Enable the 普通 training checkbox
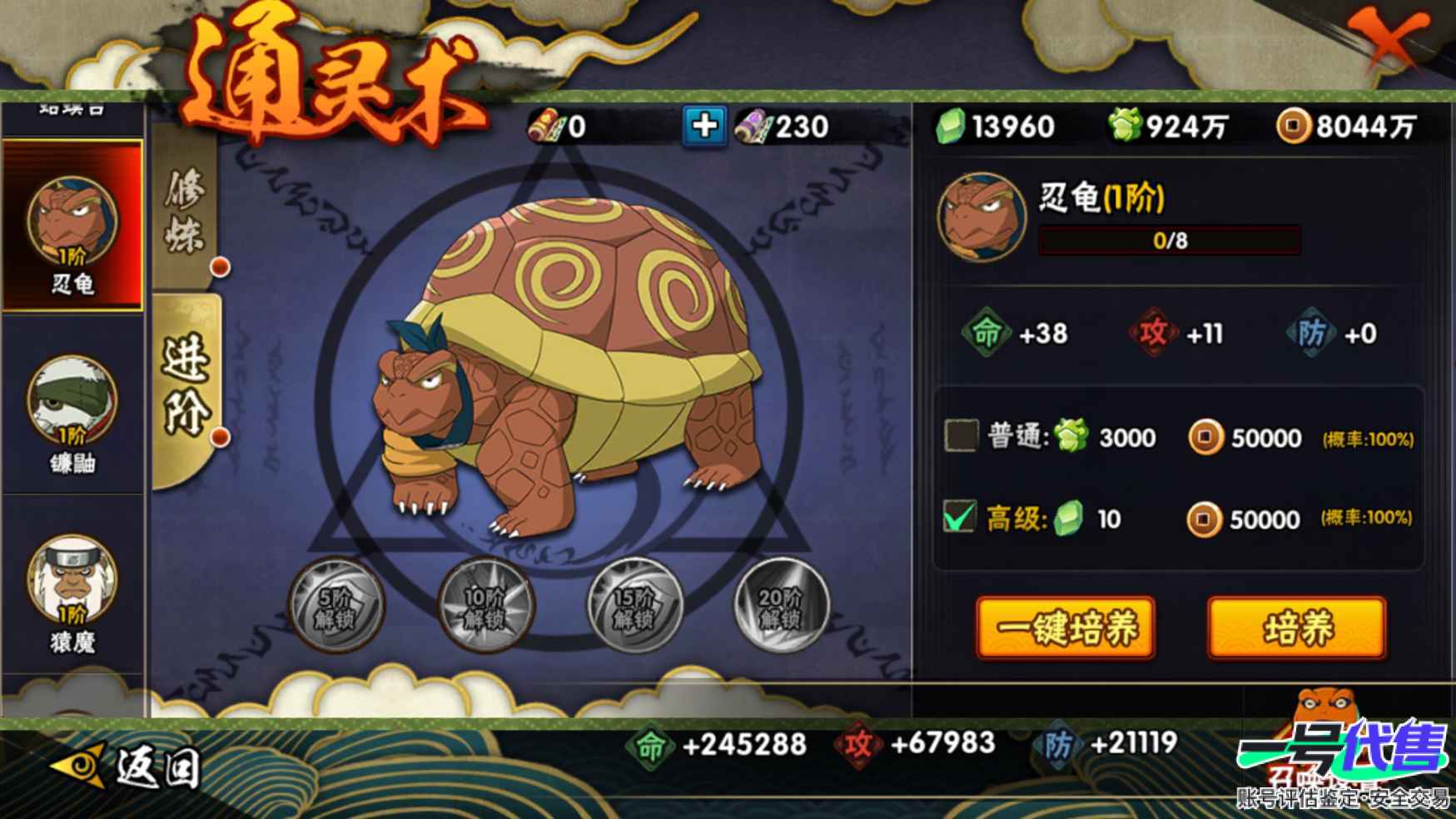This screenshot has height=819, width=1456. [x=959, y=436]
